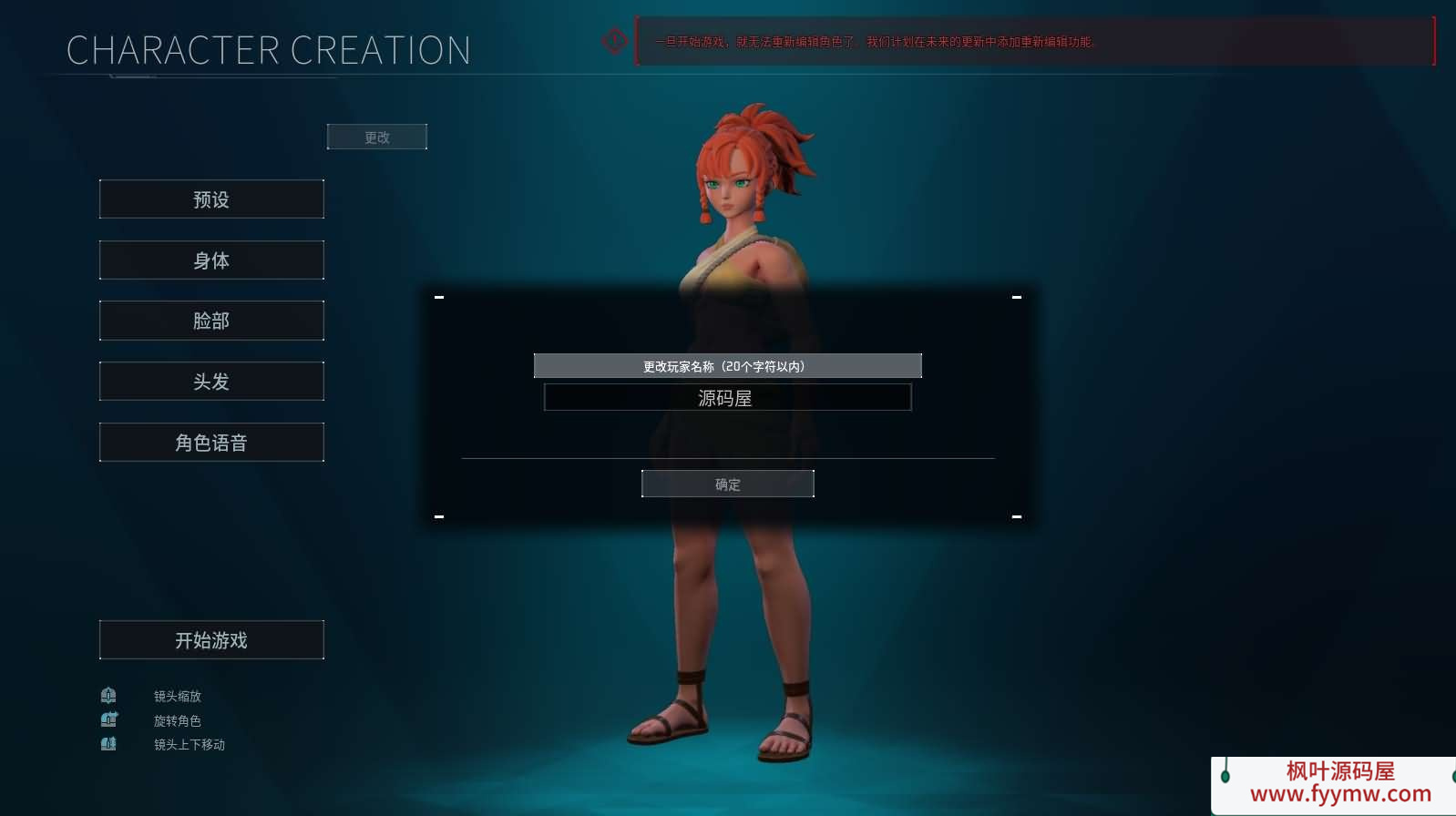
Task: Click the player name input field
Action: pos(727,398)
